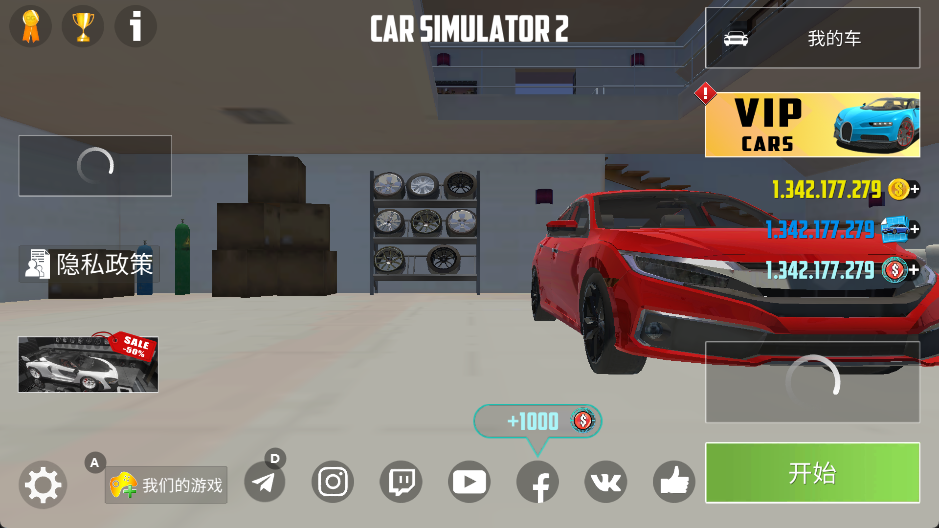The image size is (939, 528).
Task: Open the 隐私政策 privacy policy
Action: [90, 264]
